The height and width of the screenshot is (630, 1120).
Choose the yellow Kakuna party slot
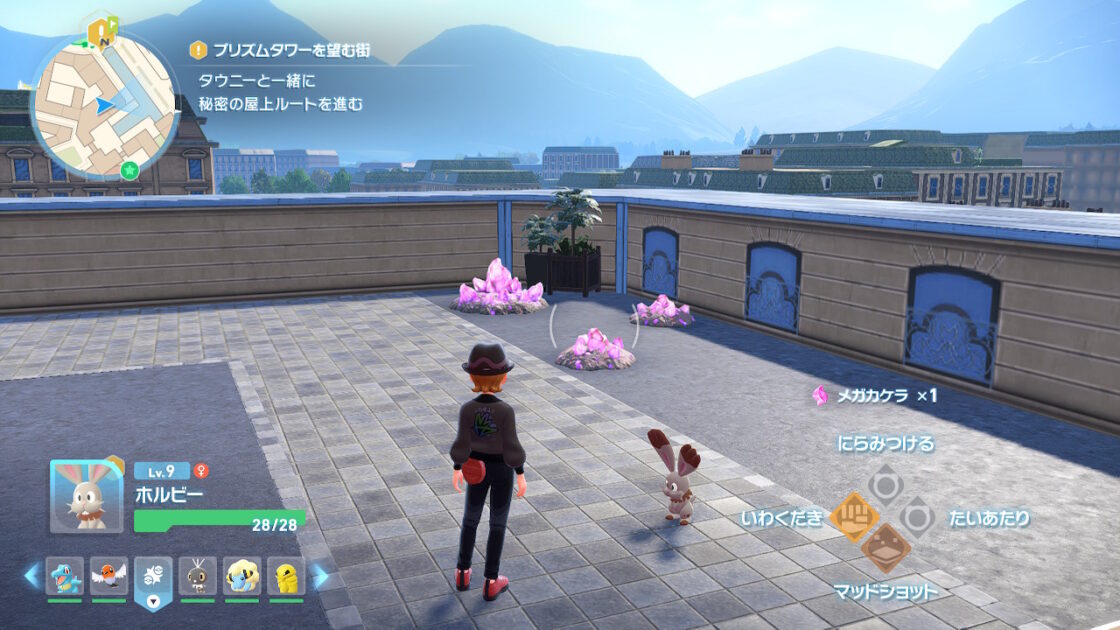tap(286, 576)
